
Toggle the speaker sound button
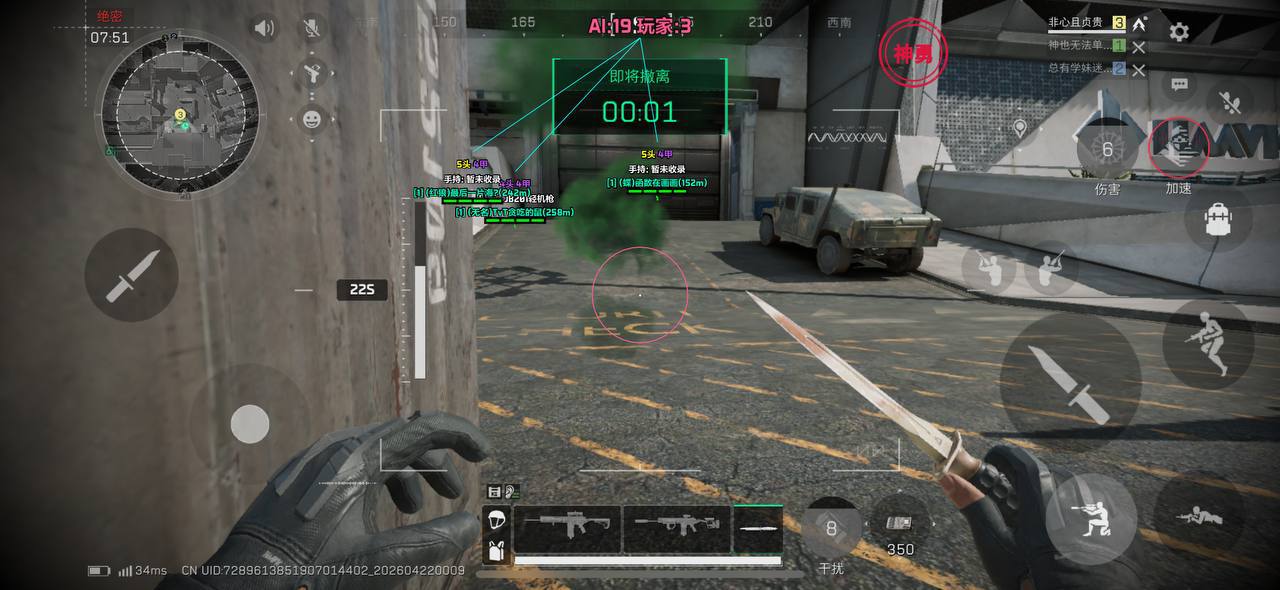pyautogui.click(x=264, y=28)
